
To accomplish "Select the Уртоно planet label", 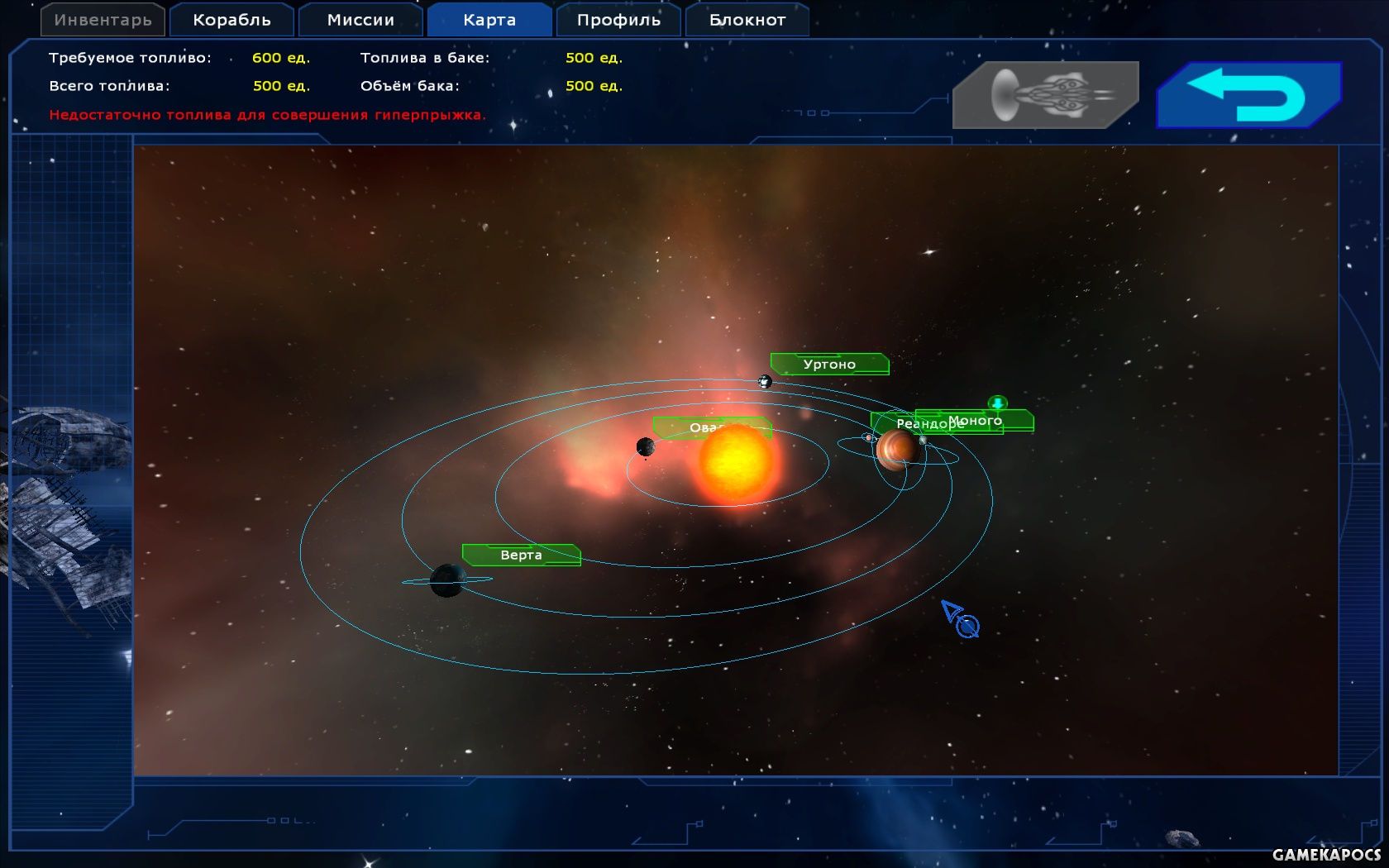I will pyautogui.click(x=829, y=364).
